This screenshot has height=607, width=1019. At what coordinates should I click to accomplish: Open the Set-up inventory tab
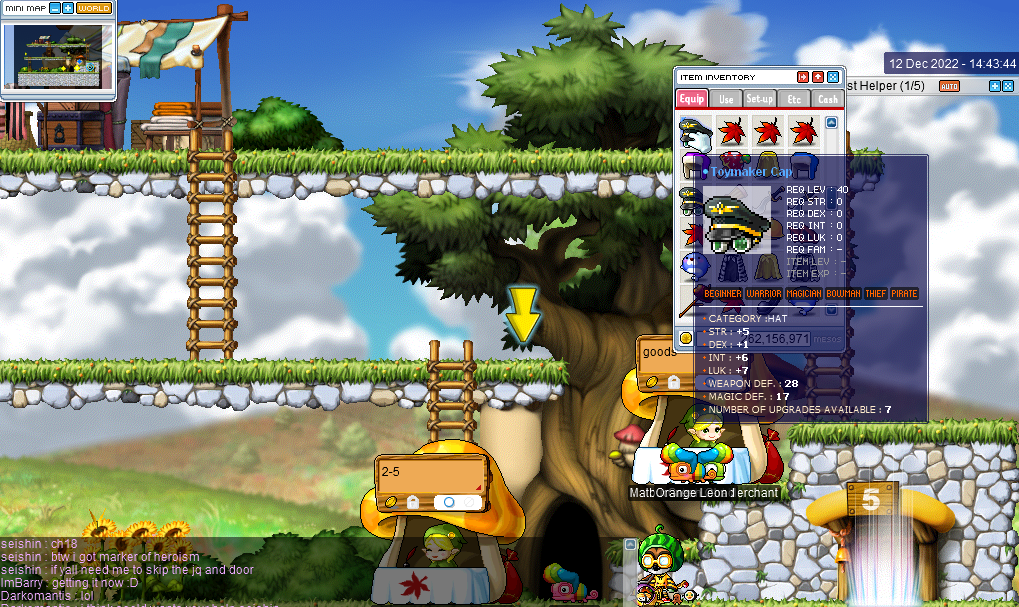pyautogui.click(x=760, y=99)
